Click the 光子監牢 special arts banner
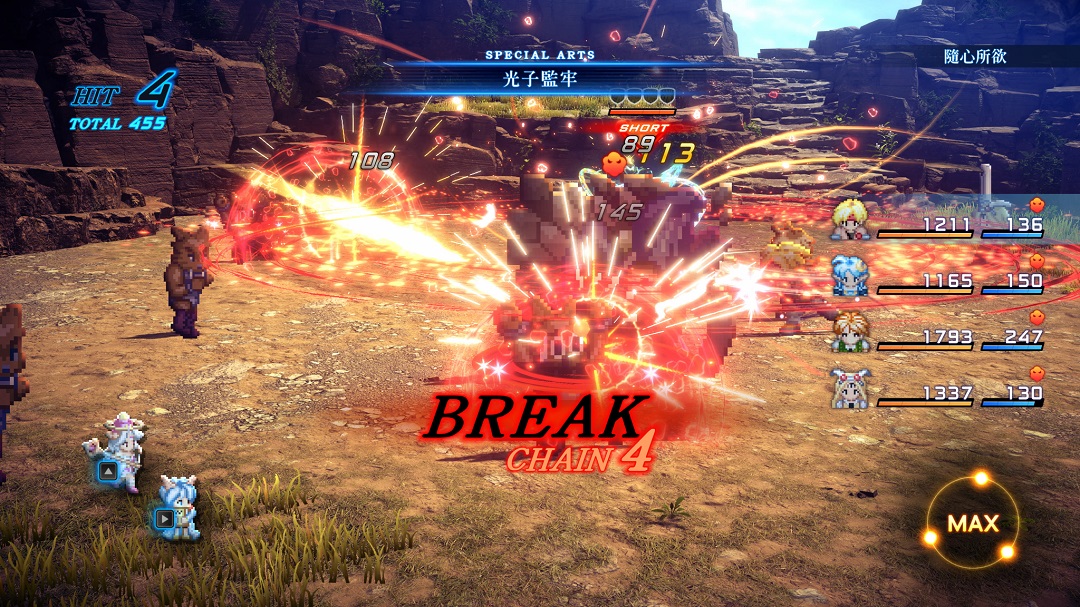1080x607 pixels. pos(540,76)
